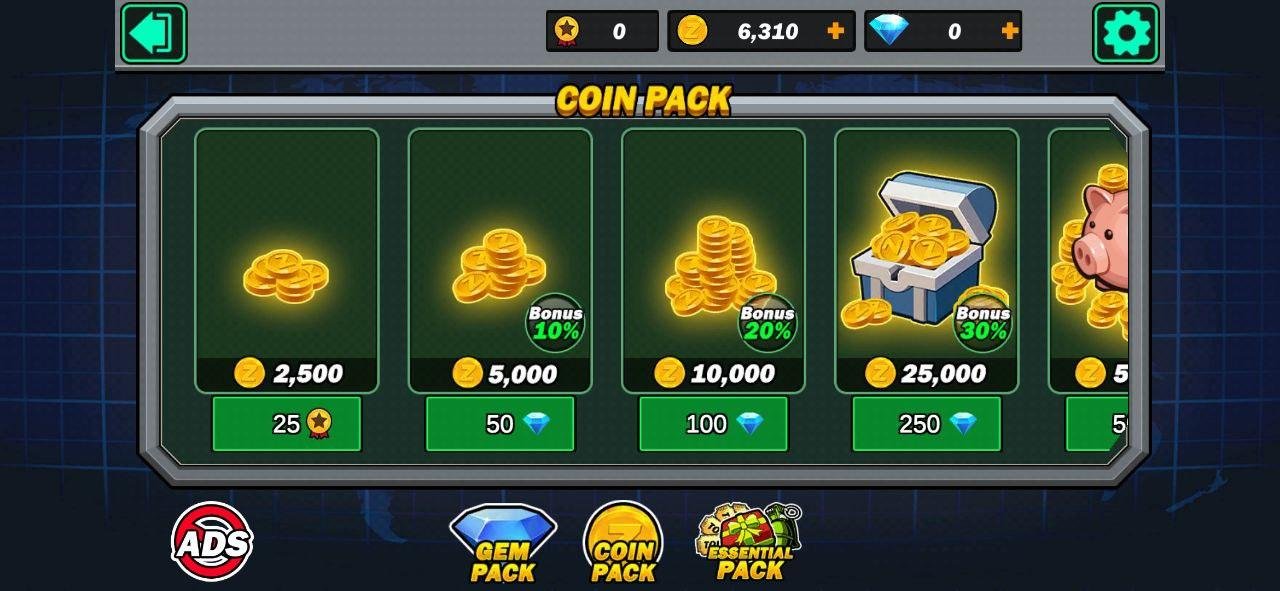Image resolution: width=1280 pixels, height=591 pixels.
Task: Buy 2,500 coins for 25 medals
Action: click(x=287, y=424)
